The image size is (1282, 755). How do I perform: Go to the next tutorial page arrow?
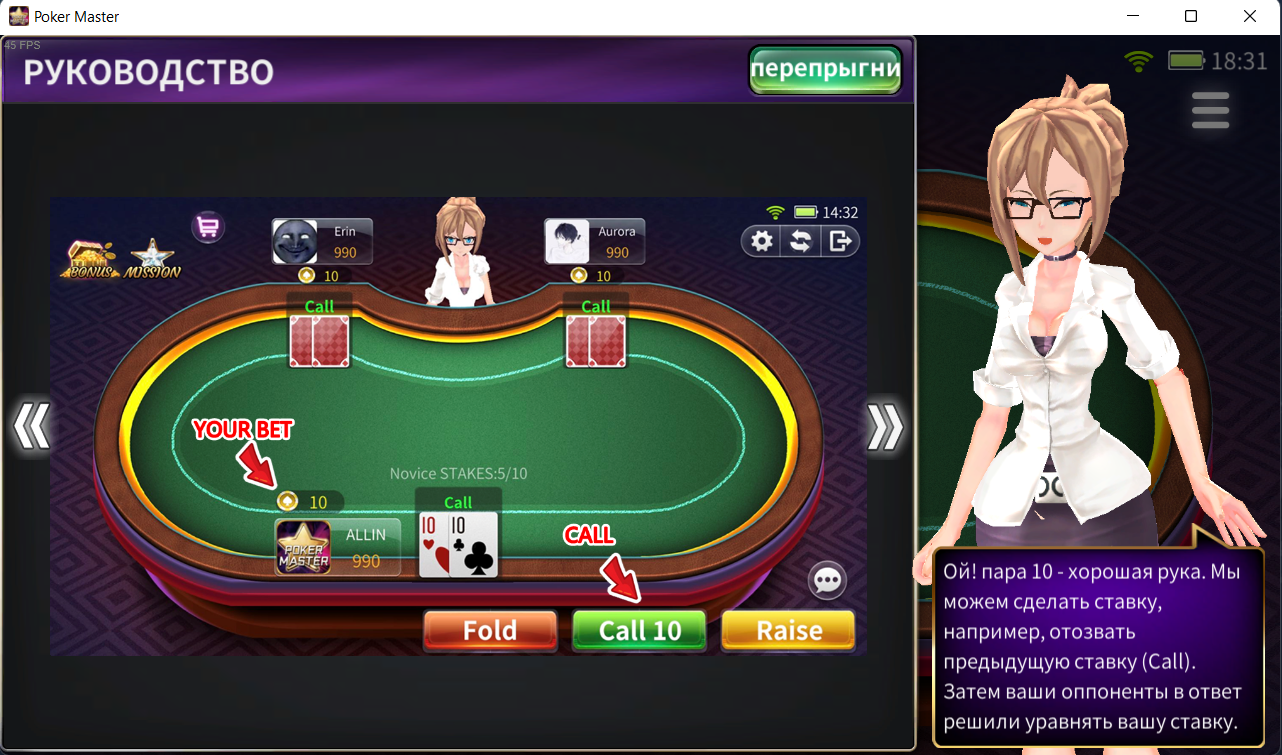click(x=885, y=428)
